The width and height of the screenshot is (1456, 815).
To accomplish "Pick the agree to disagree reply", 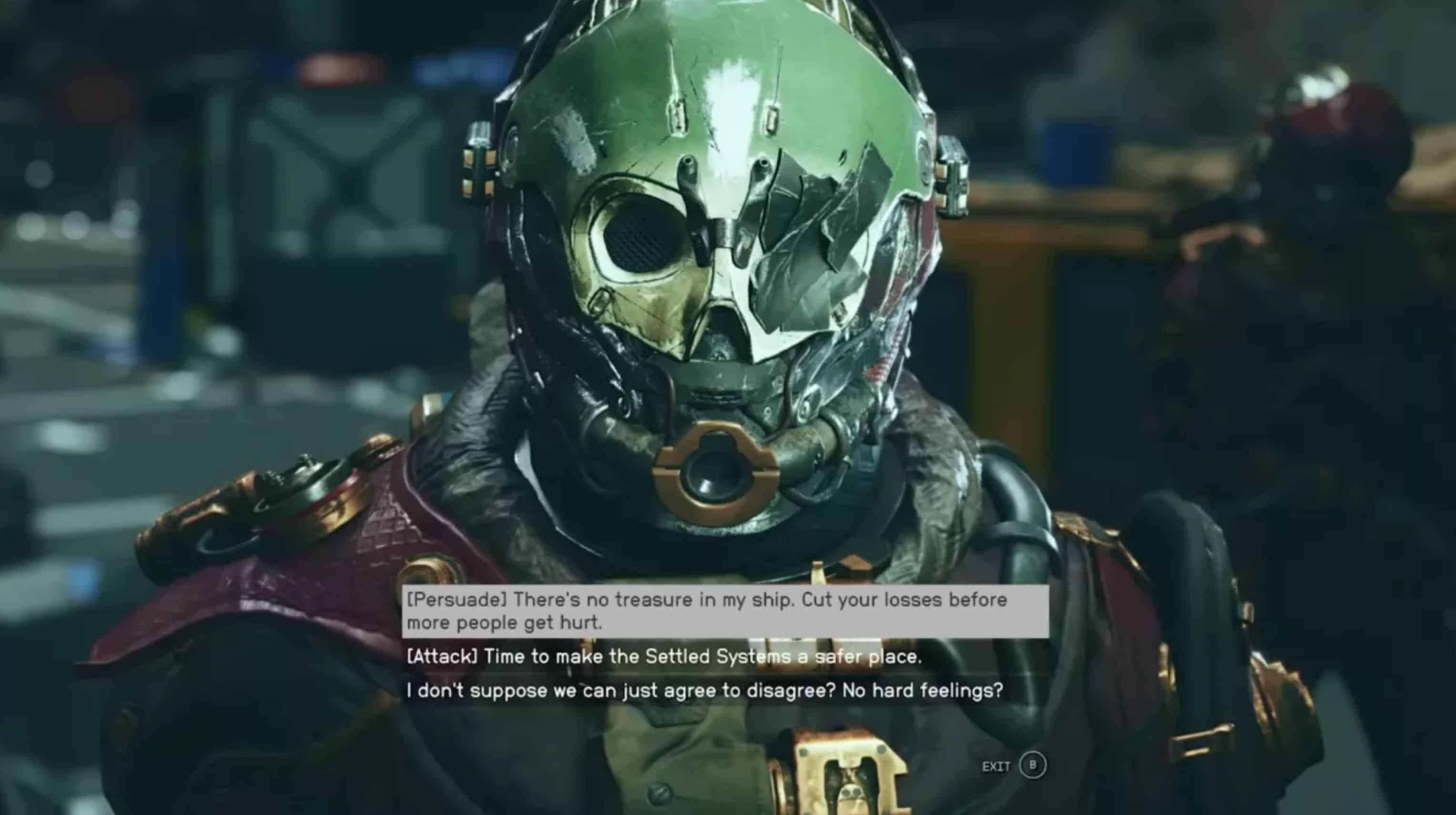I will (704, 691).
